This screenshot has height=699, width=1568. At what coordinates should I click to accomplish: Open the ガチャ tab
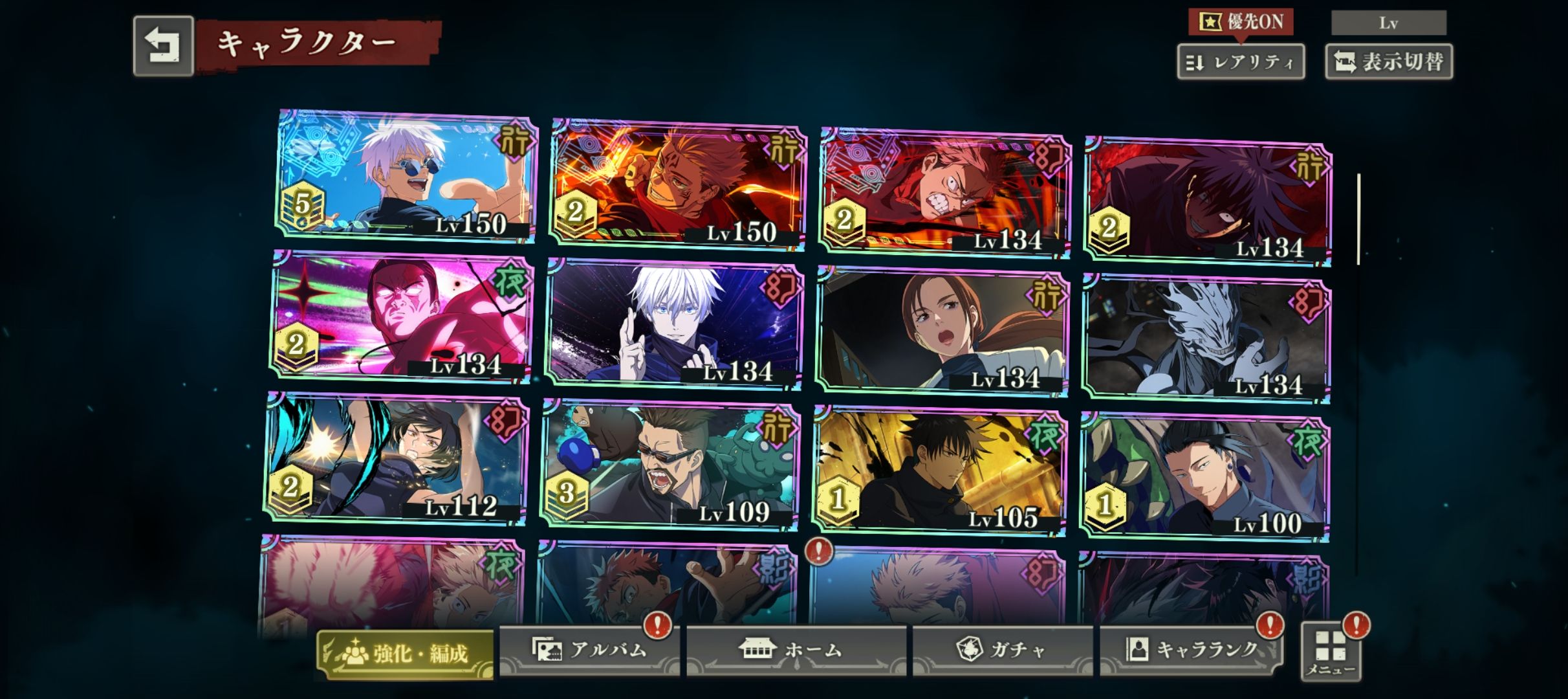coord(1002,650)
